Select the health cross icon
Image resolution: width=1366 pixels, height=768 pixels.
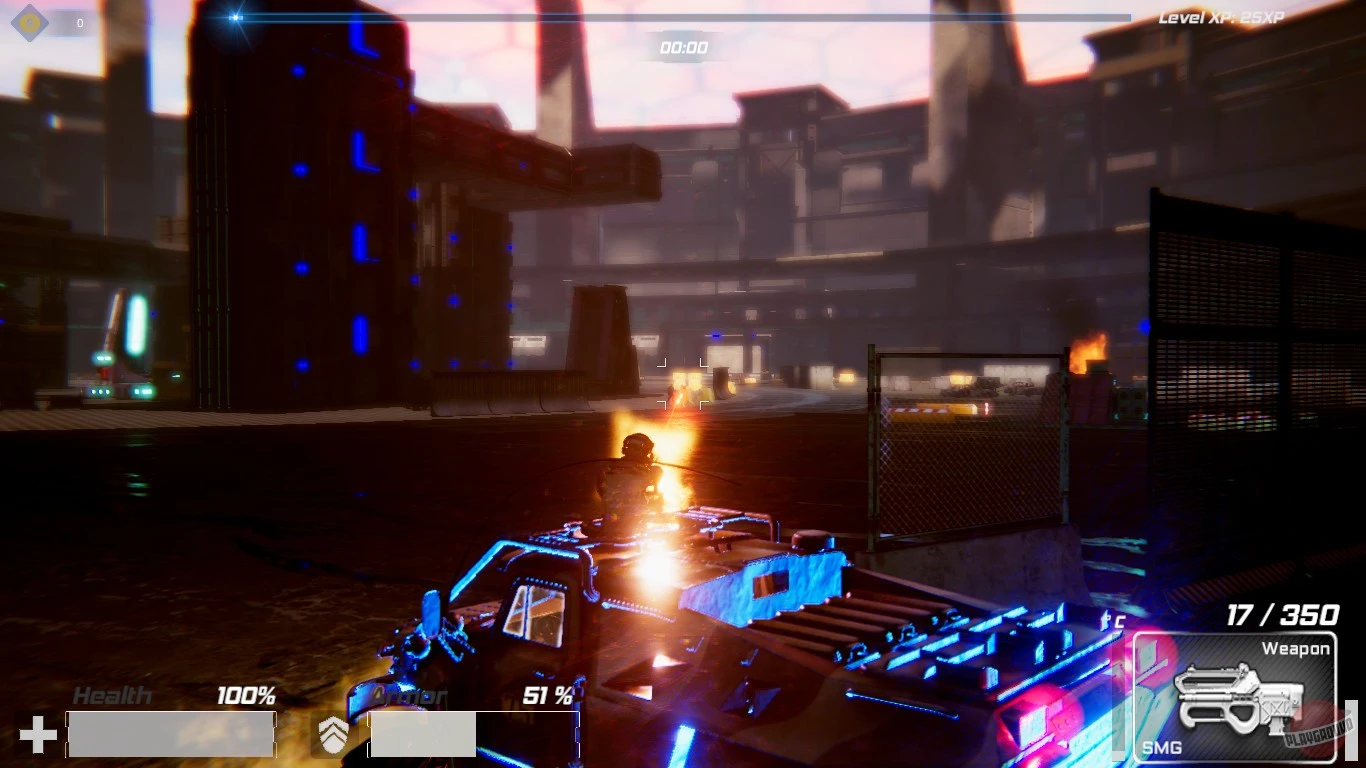pos(36,735)
